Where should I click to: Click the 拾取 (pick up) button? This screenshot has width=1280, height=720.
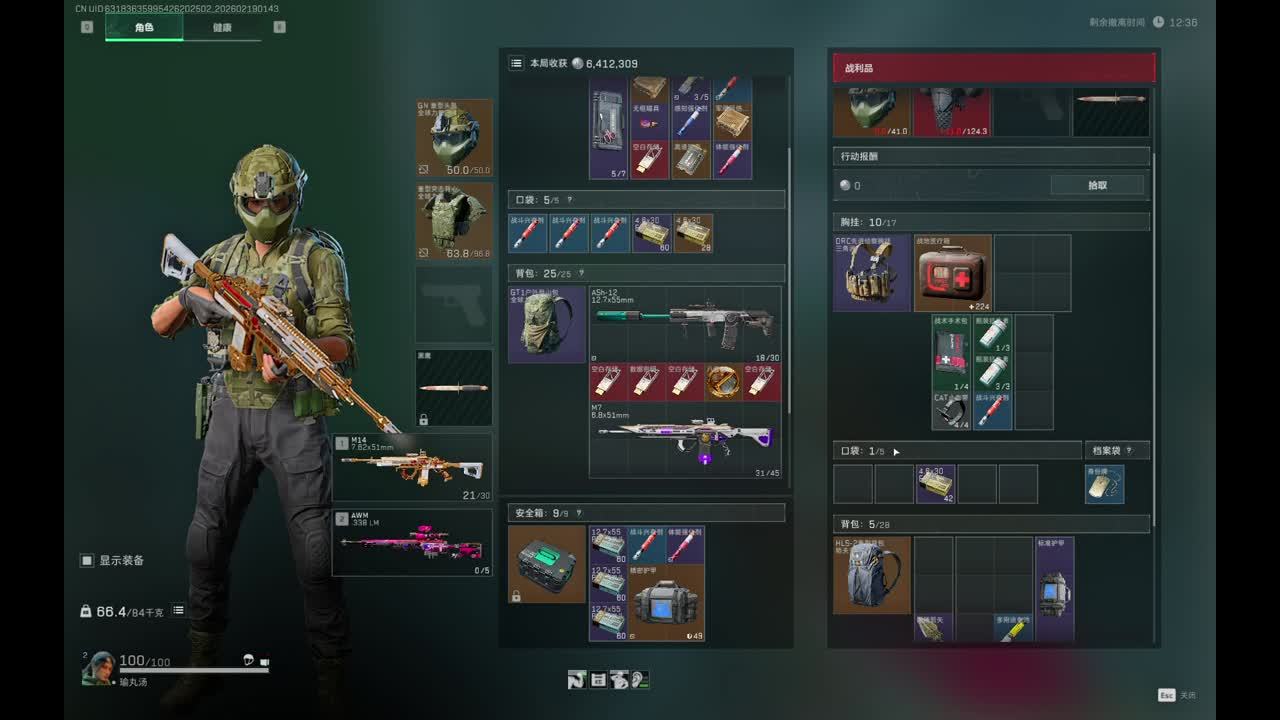1097,185
